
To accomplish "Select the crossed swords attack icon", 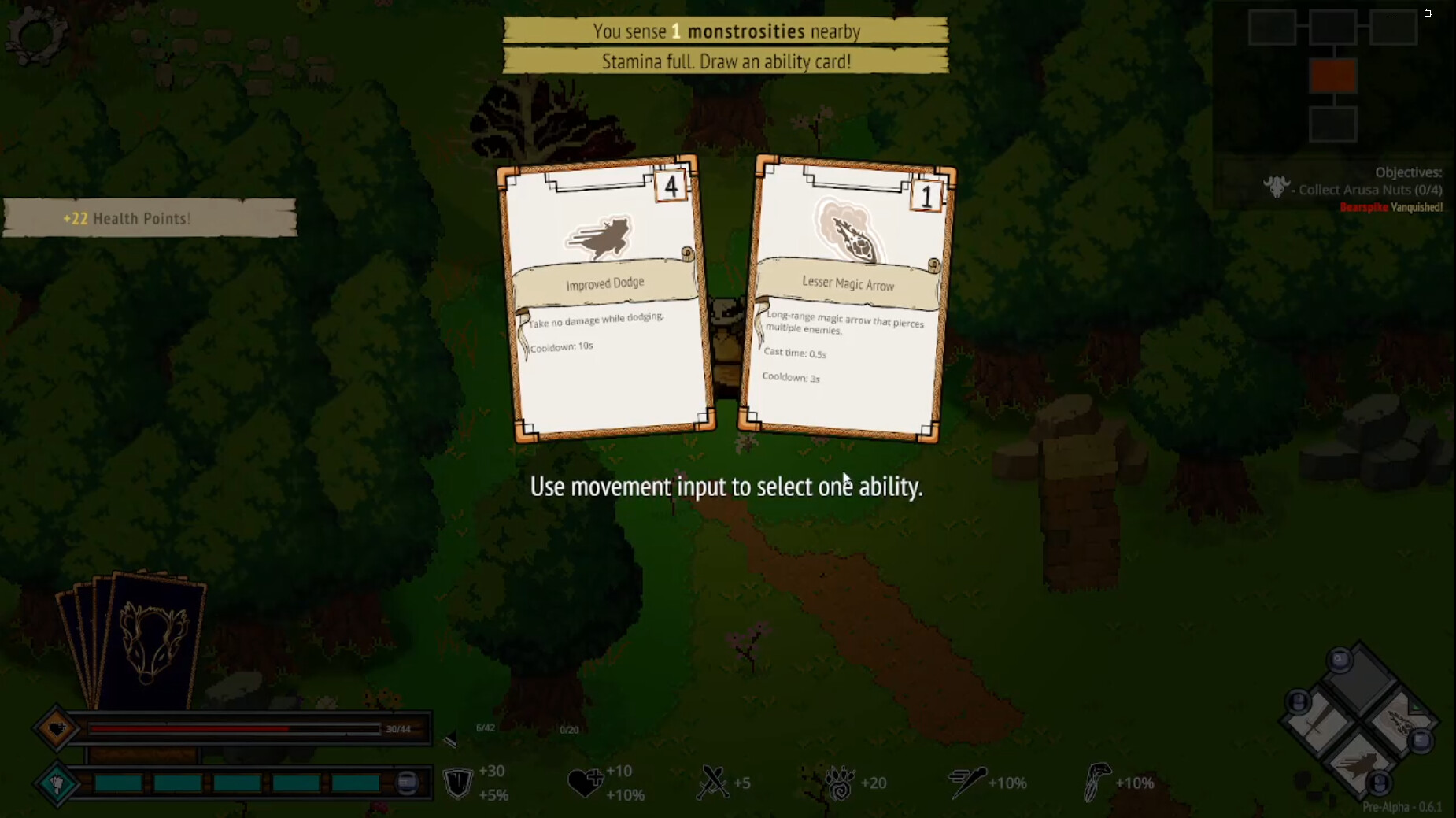I will pyautogui.click(x=713, y=781).
